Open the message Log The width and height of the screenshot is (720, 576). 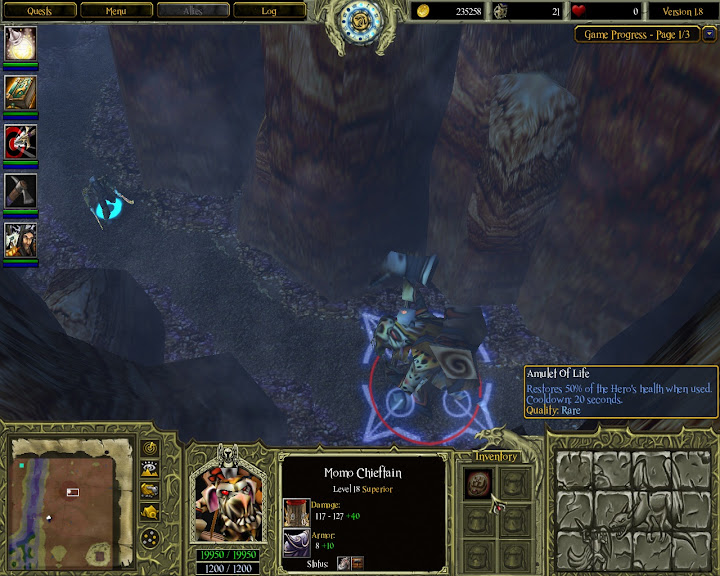coord(269,11)
